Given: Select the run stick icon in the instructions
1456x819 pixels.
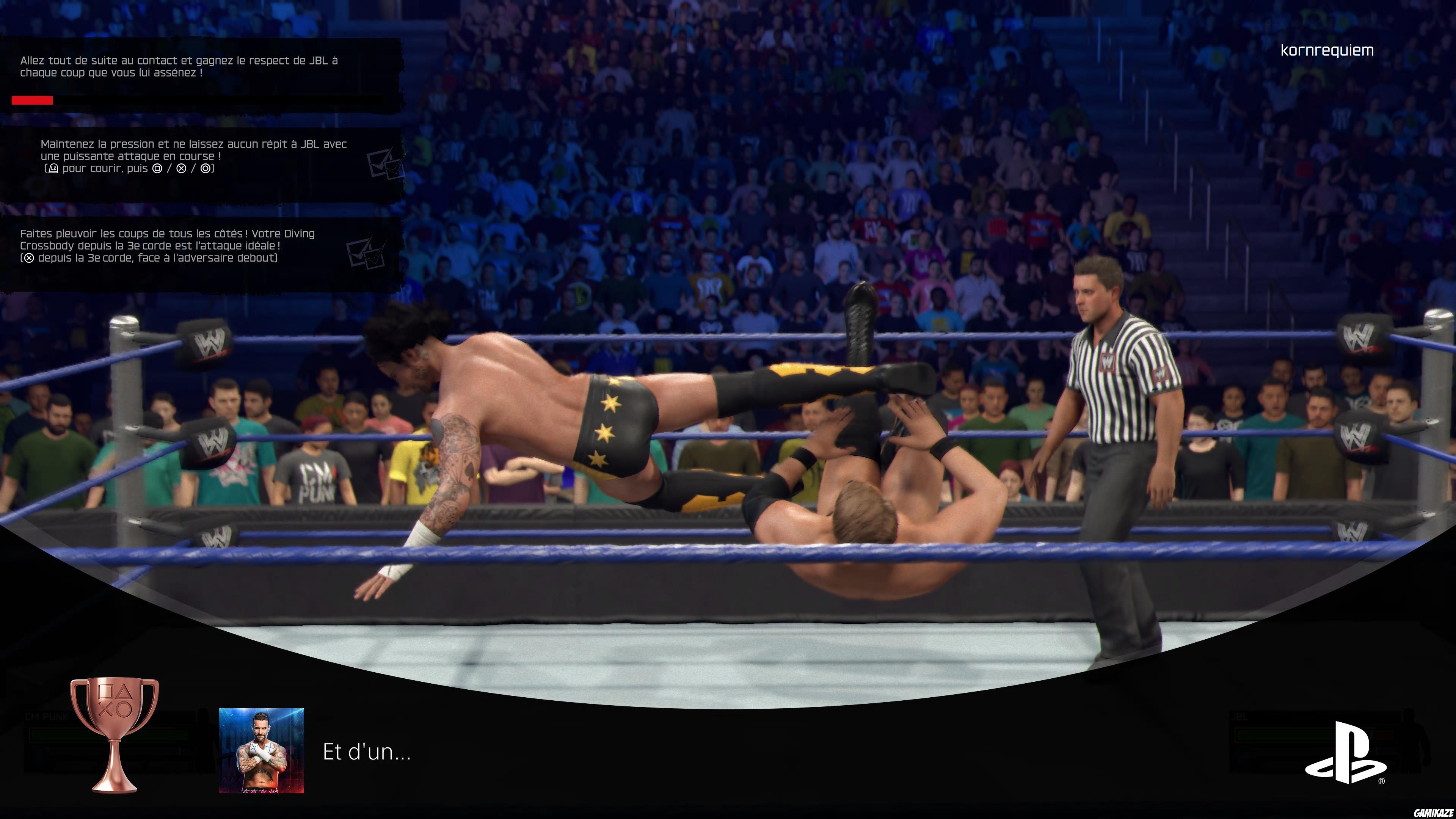Looking at the screenshot, I should point(53,169).
